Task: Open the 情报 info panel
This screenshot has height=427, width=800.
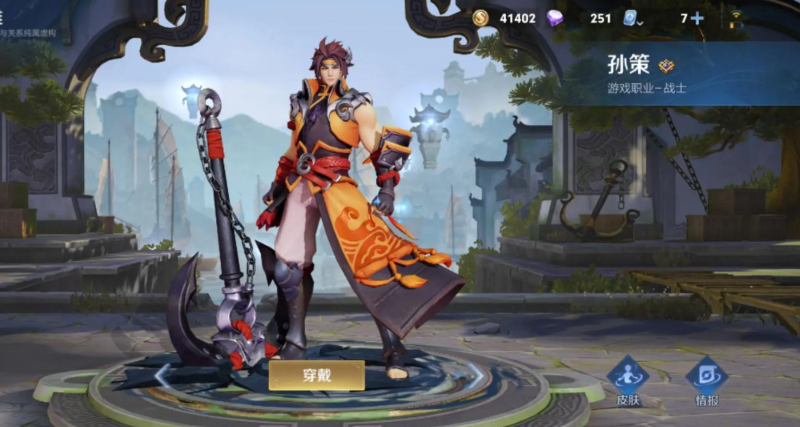Action: click(706, 379)
